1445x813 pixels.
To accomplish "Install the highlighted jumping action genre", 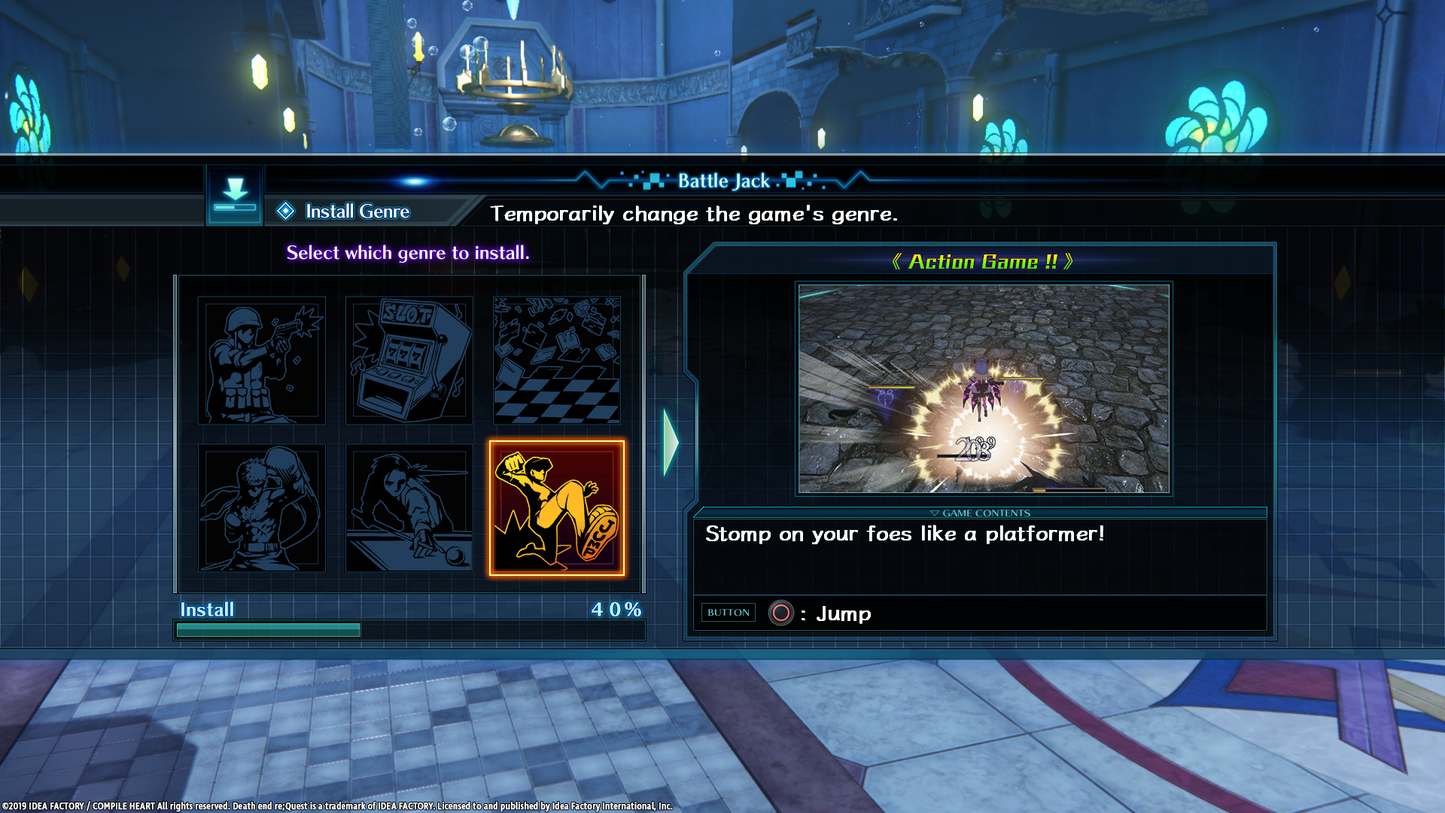I will point(557,508).
